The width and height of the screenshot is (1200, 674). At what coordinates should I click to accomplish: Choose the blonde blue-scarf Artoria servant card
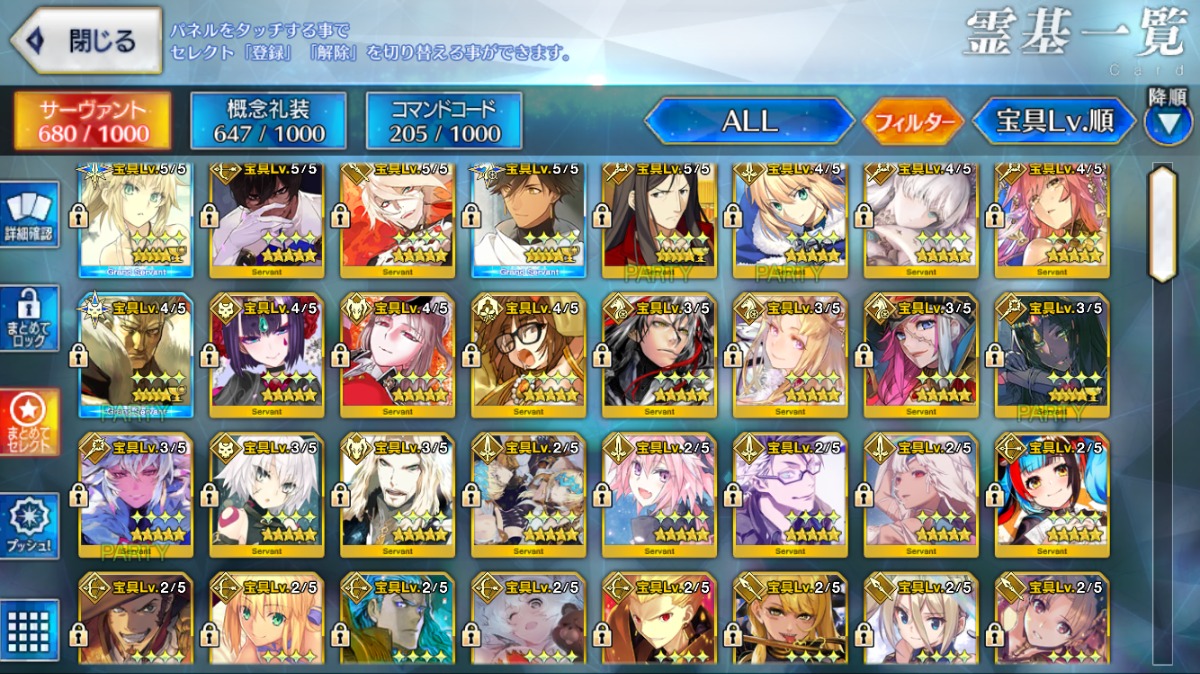pyautogui.click(x=790, y=220)
